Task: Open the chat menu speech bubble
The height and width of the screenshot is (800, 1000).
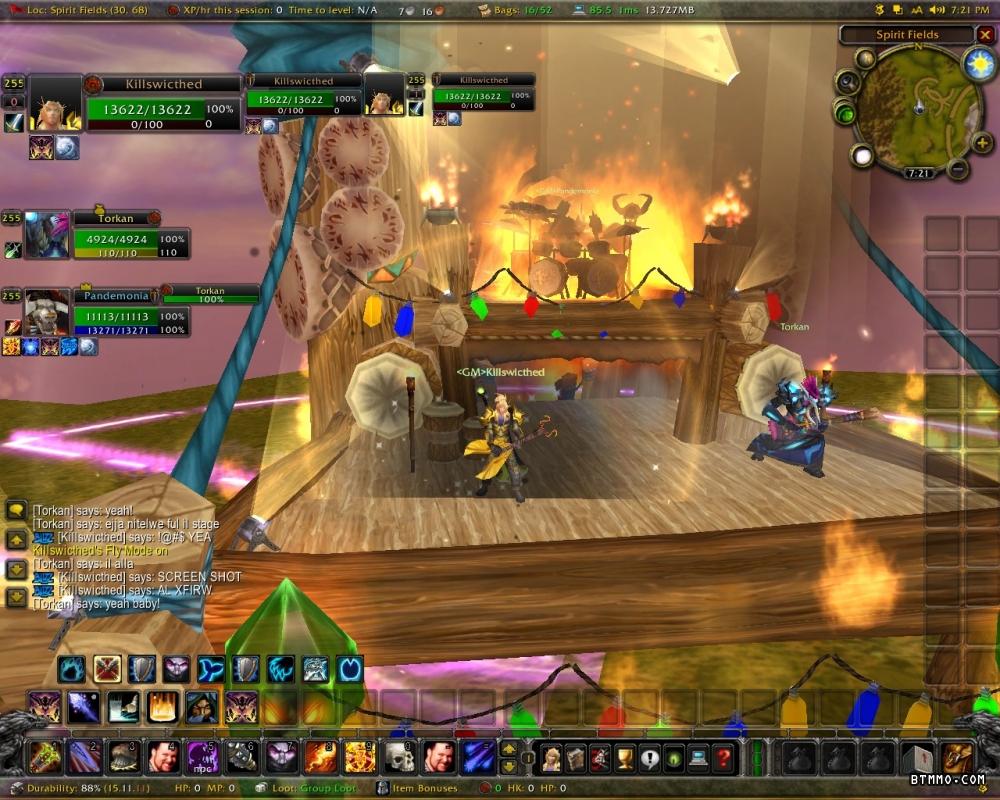Action: [x=16, y=510]
